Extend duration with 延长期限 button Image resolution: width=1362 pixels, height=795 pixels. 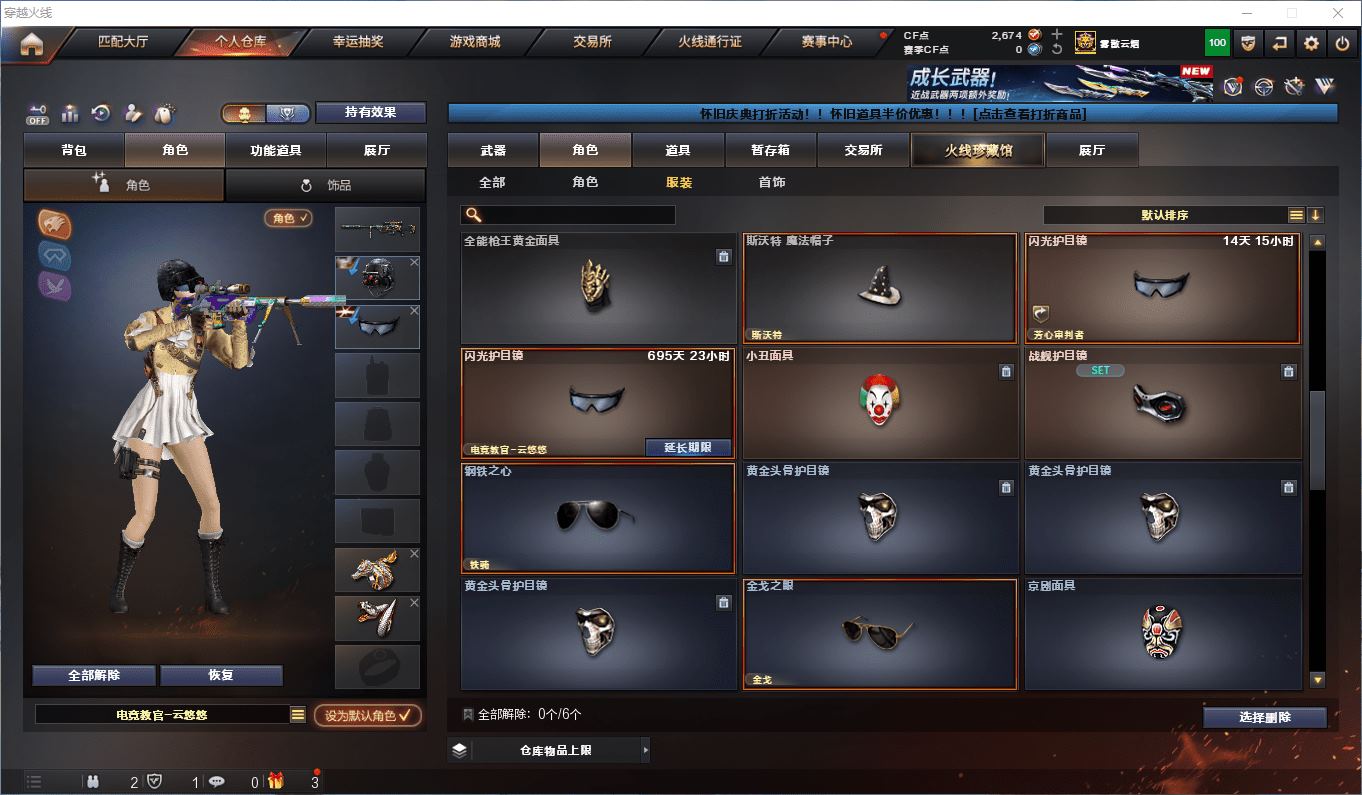click(688, 448)
